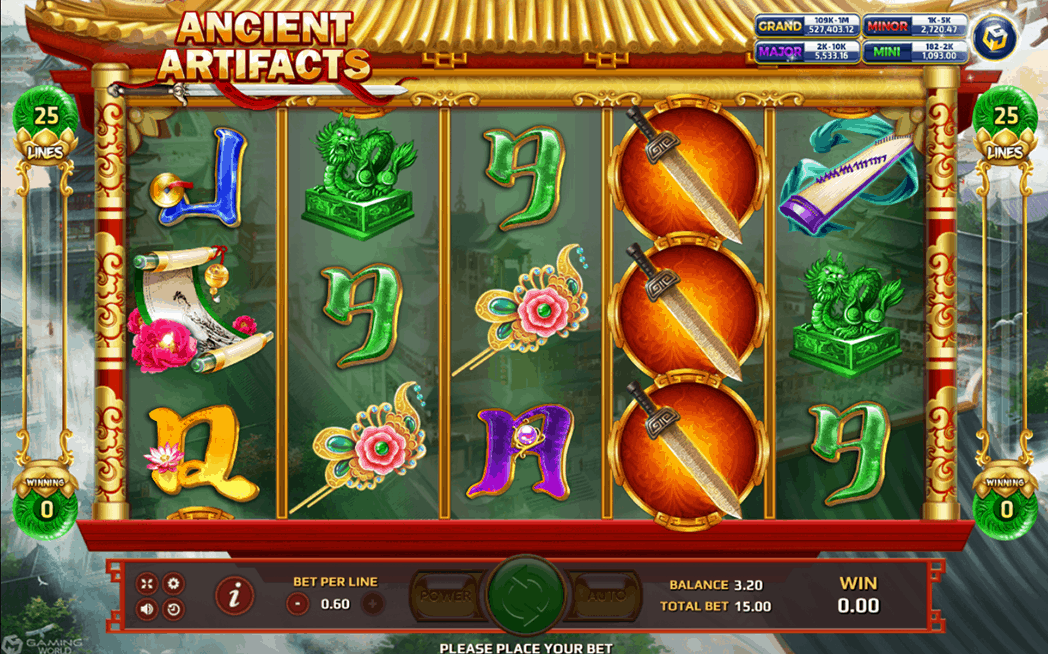This screenshot has width=1048, height=654.
Task: View spin history via the clock icon
Action: tap(173, 608)
